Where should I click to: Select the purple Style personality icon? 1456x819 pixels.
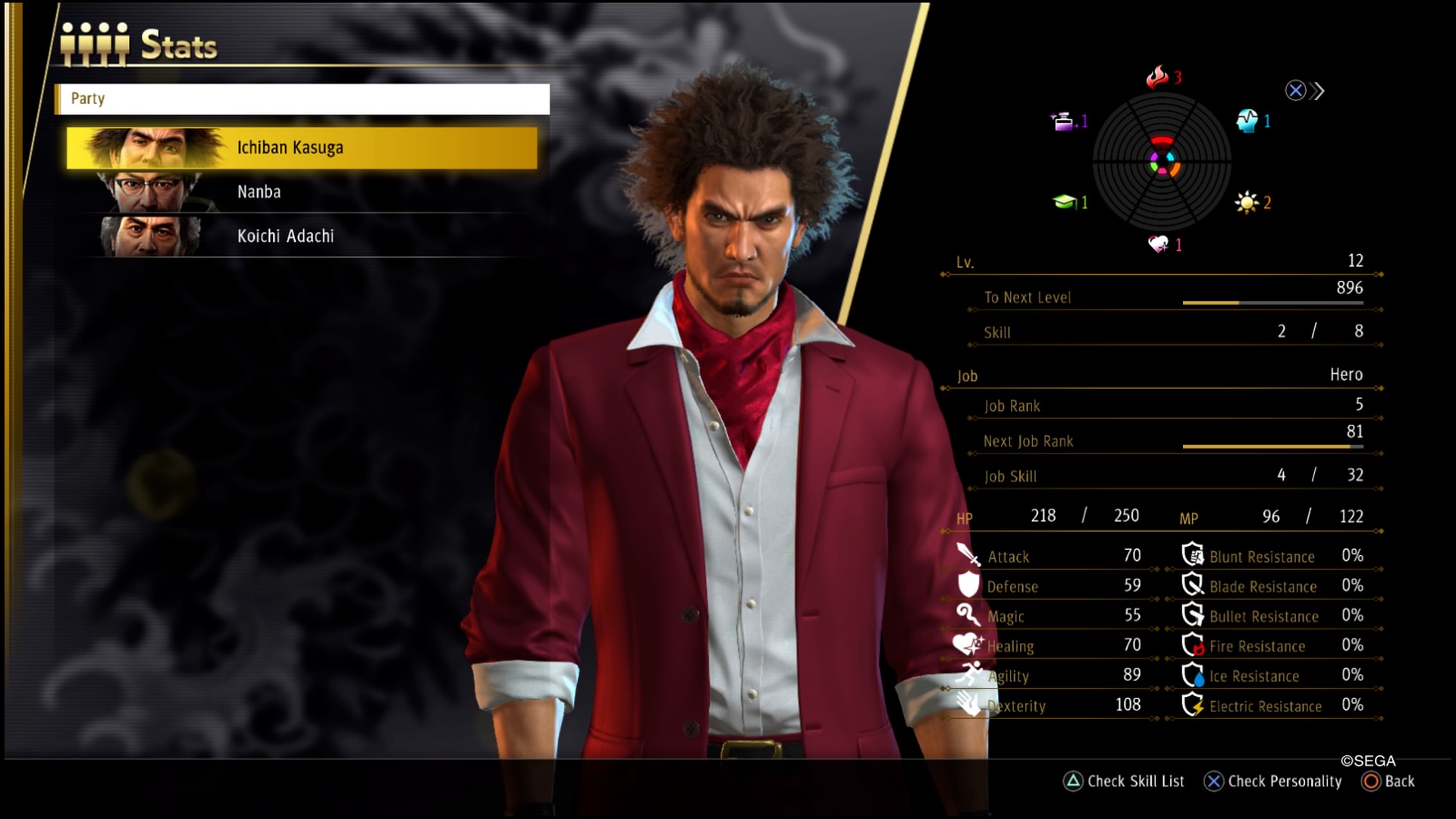coord(1063,121)
